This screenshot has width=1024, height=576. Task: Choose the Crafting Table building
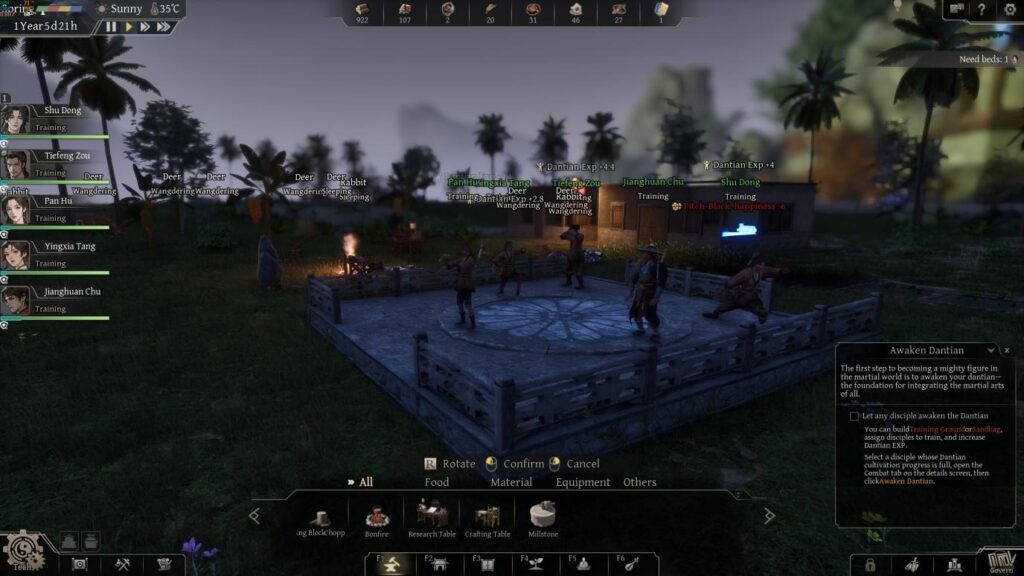[488, 518]
